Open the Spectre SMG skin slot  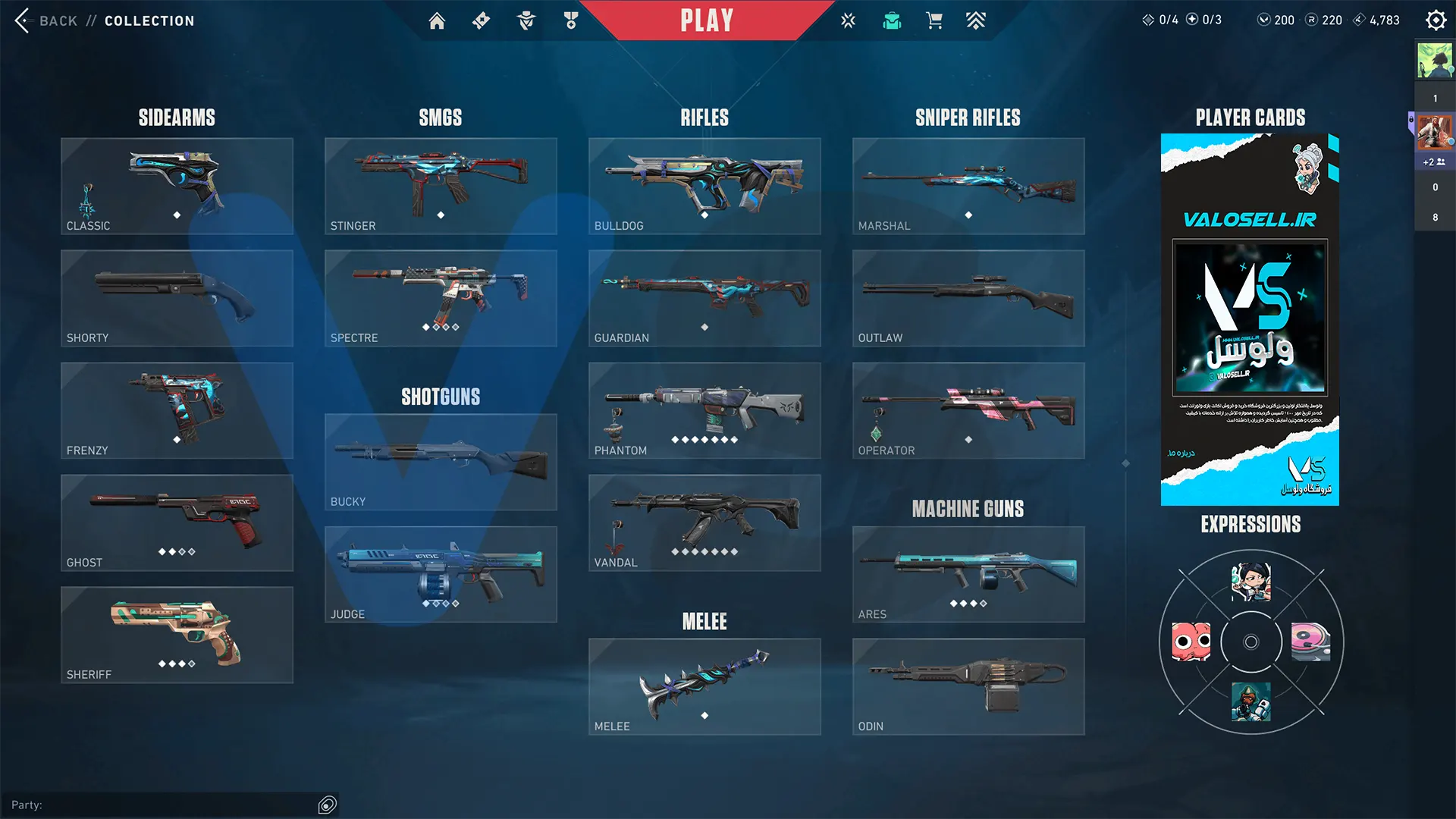[441, 298]
